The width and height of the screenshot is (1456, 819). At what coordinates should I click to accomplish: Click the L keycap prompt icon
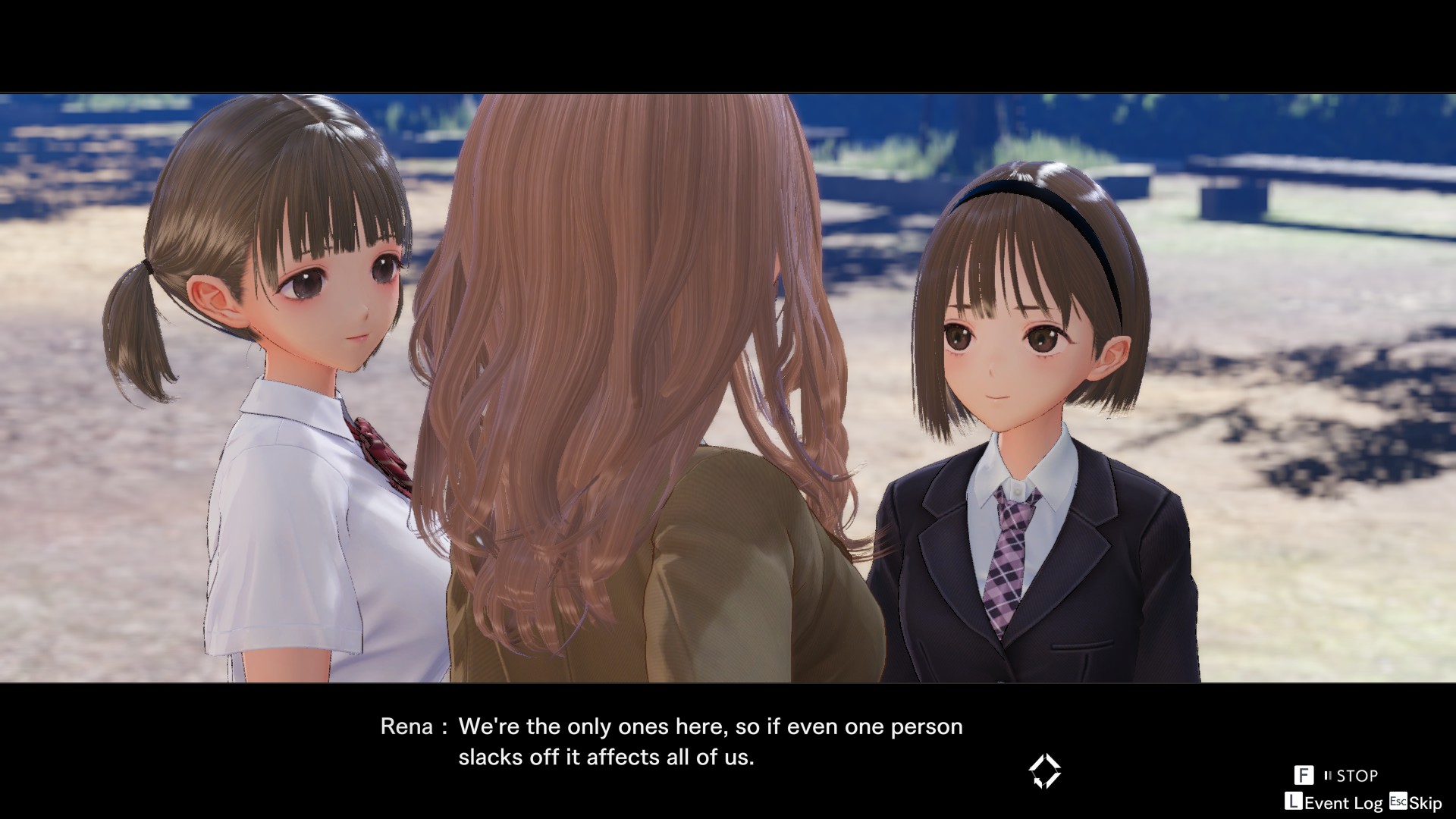(x=1294, y=802)
